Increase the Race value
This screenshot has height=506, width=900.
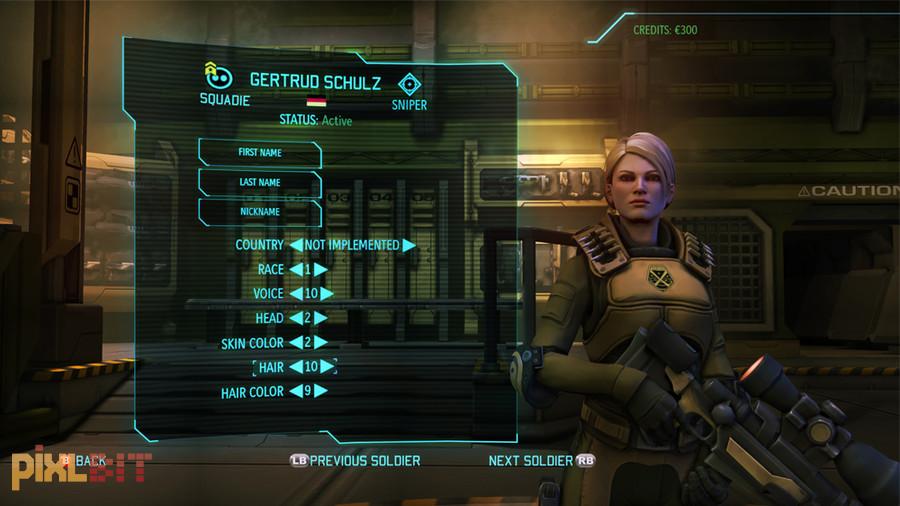(x=322, y=269)
